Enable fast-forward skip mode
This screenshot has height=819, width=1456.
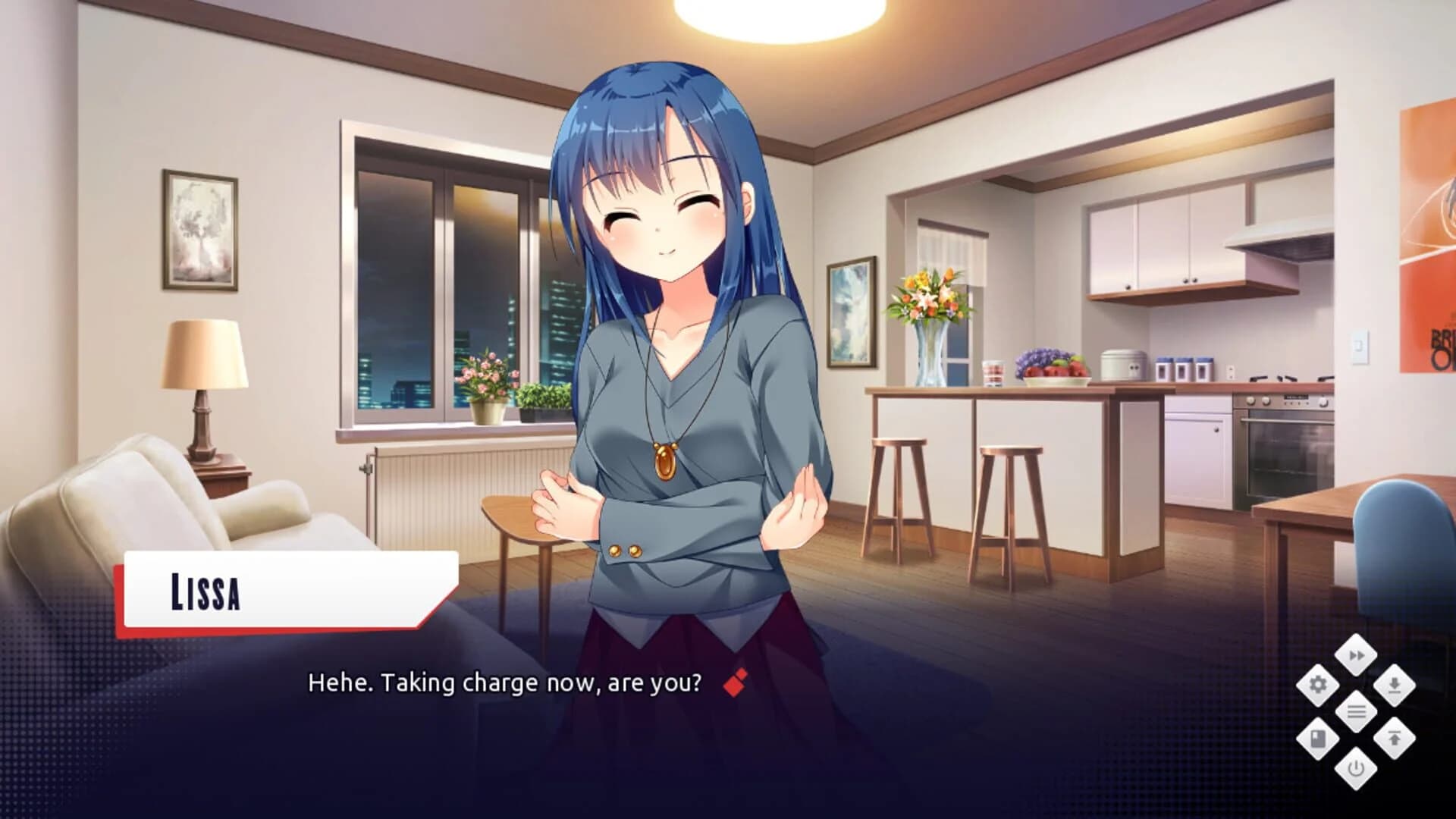click(x=1356, y=655)
